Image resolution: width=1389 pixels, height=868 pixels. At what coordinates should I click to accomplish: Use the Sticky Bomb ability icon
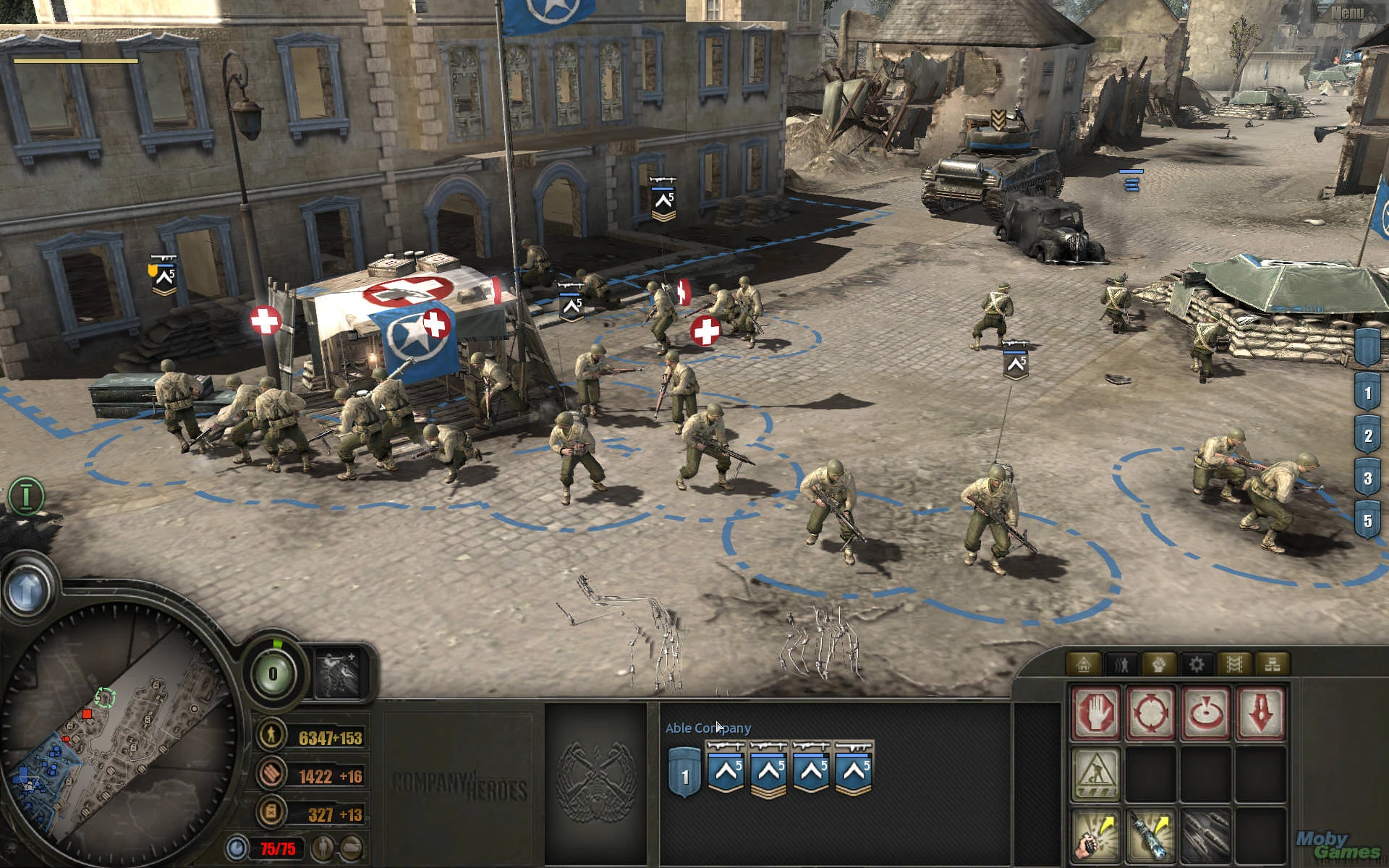[1152, 835]
